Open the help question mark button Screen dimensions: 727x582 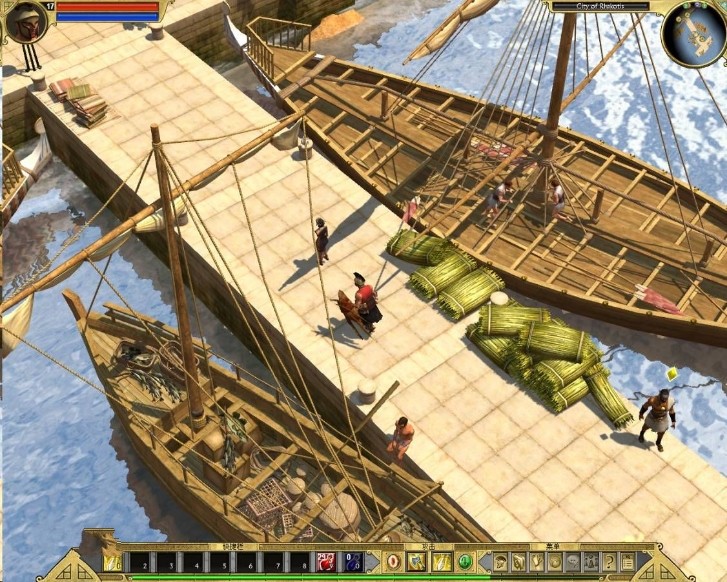click(x=608, y=562)
